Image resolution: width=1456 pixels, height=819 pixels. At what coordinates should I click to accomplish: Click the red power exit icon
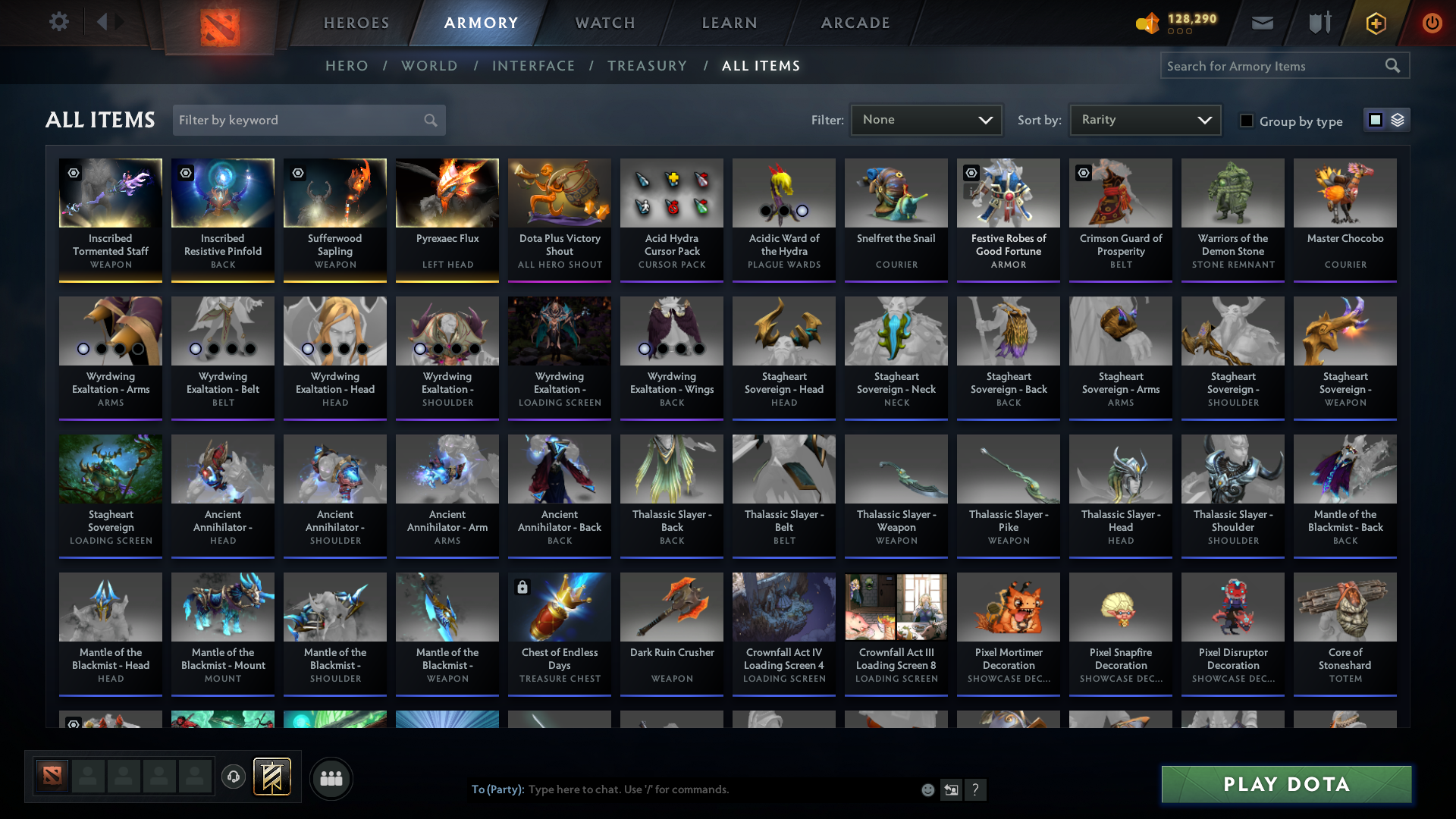pyautogui.click(x=1432, y=22)
